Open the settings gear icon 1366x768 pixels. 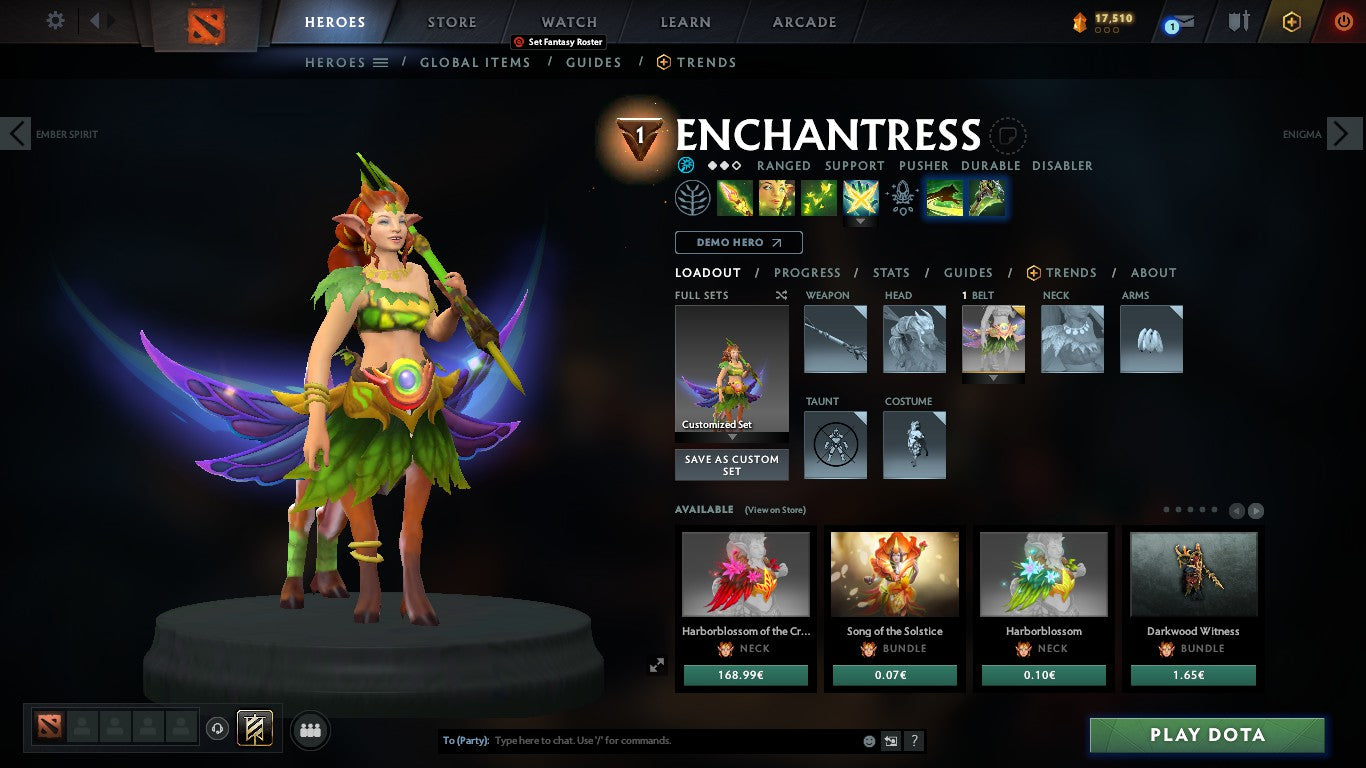(x=55, y=20)
